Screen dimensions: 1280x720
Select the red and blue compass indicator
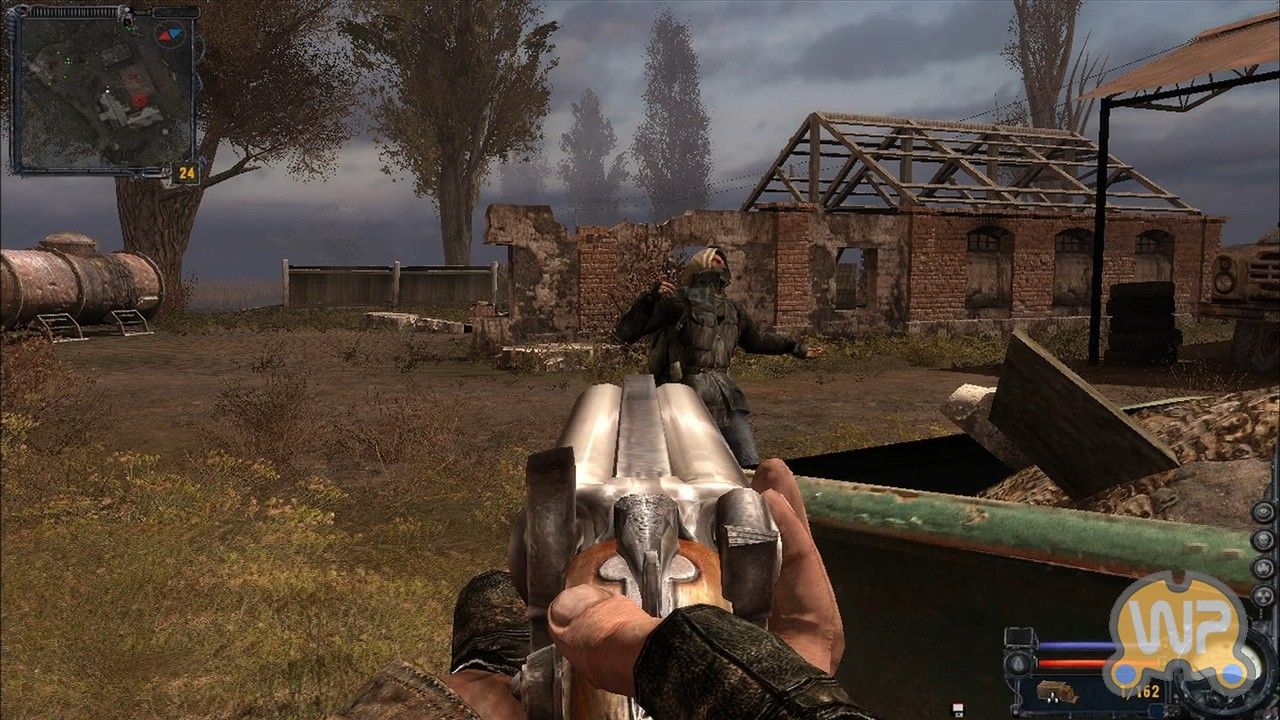point(169,35)
